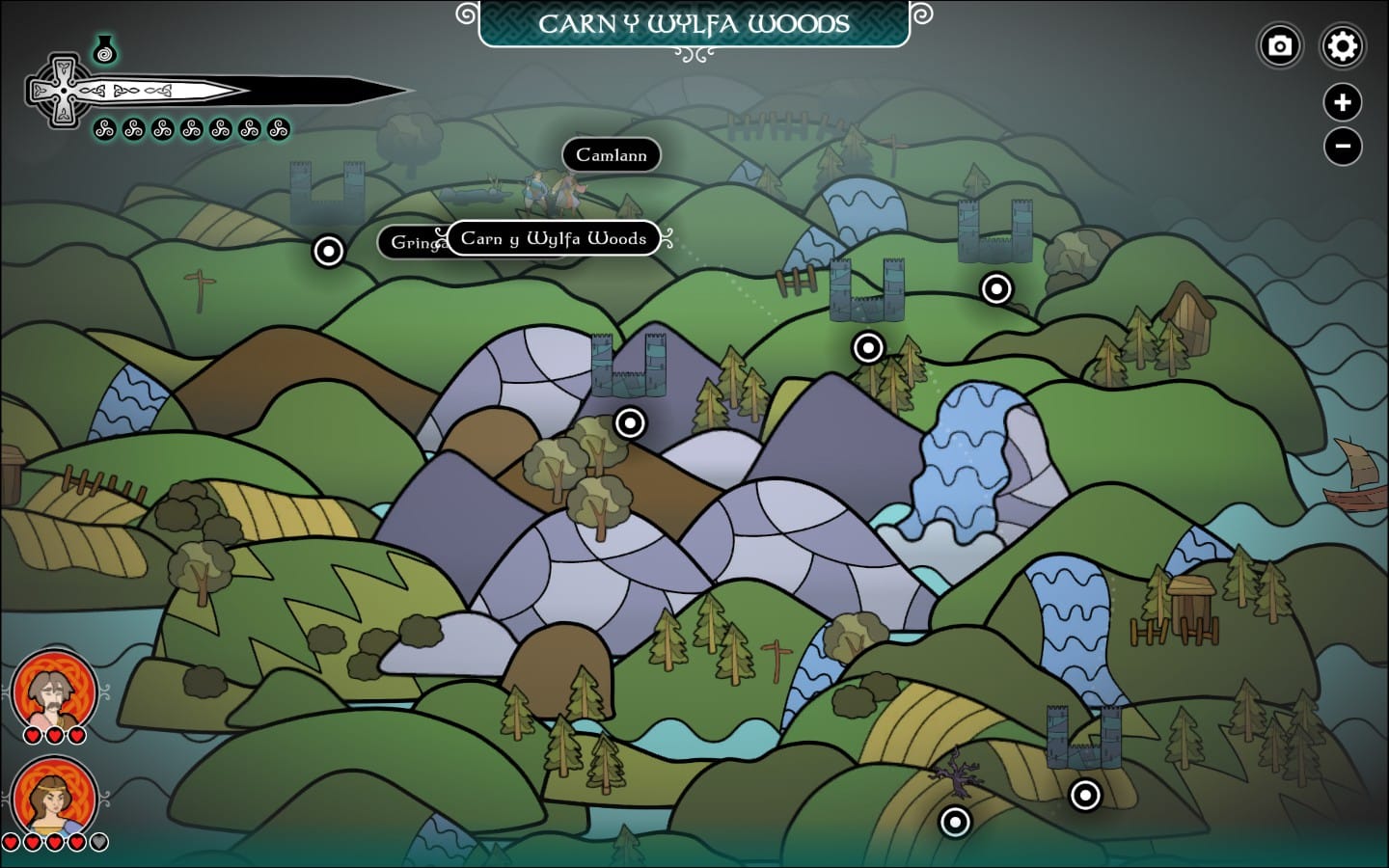
Task: Select the map marker beside the Gringalet label
Action: click(328, 252)
